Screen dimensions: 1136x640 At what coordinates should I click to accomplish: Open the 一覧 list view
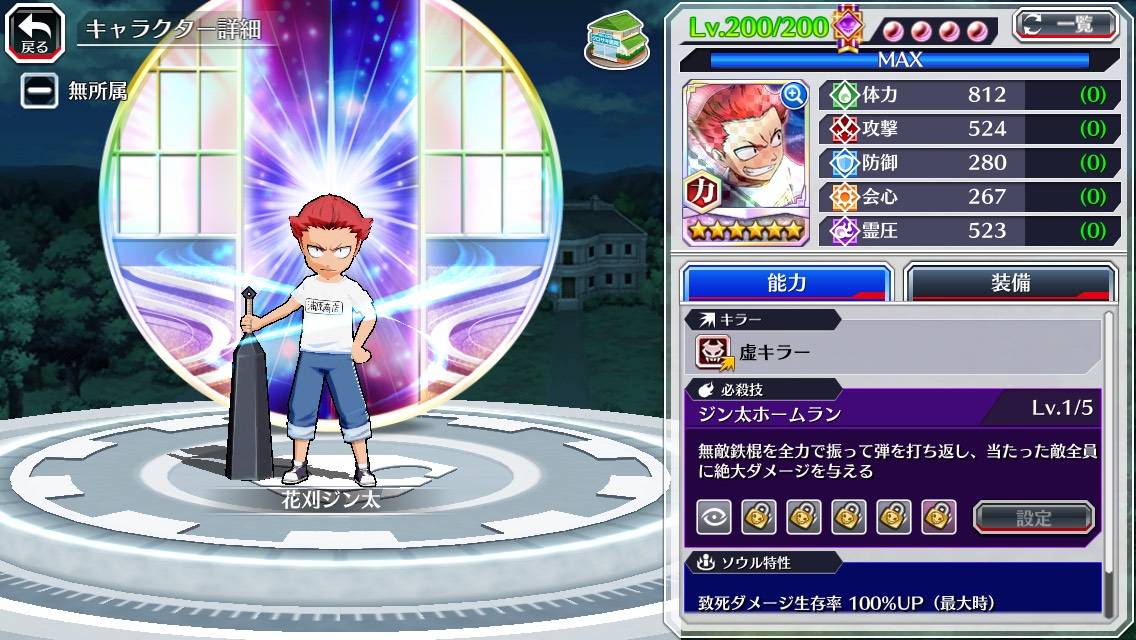pyautogui.click(x=1066, y=25)
